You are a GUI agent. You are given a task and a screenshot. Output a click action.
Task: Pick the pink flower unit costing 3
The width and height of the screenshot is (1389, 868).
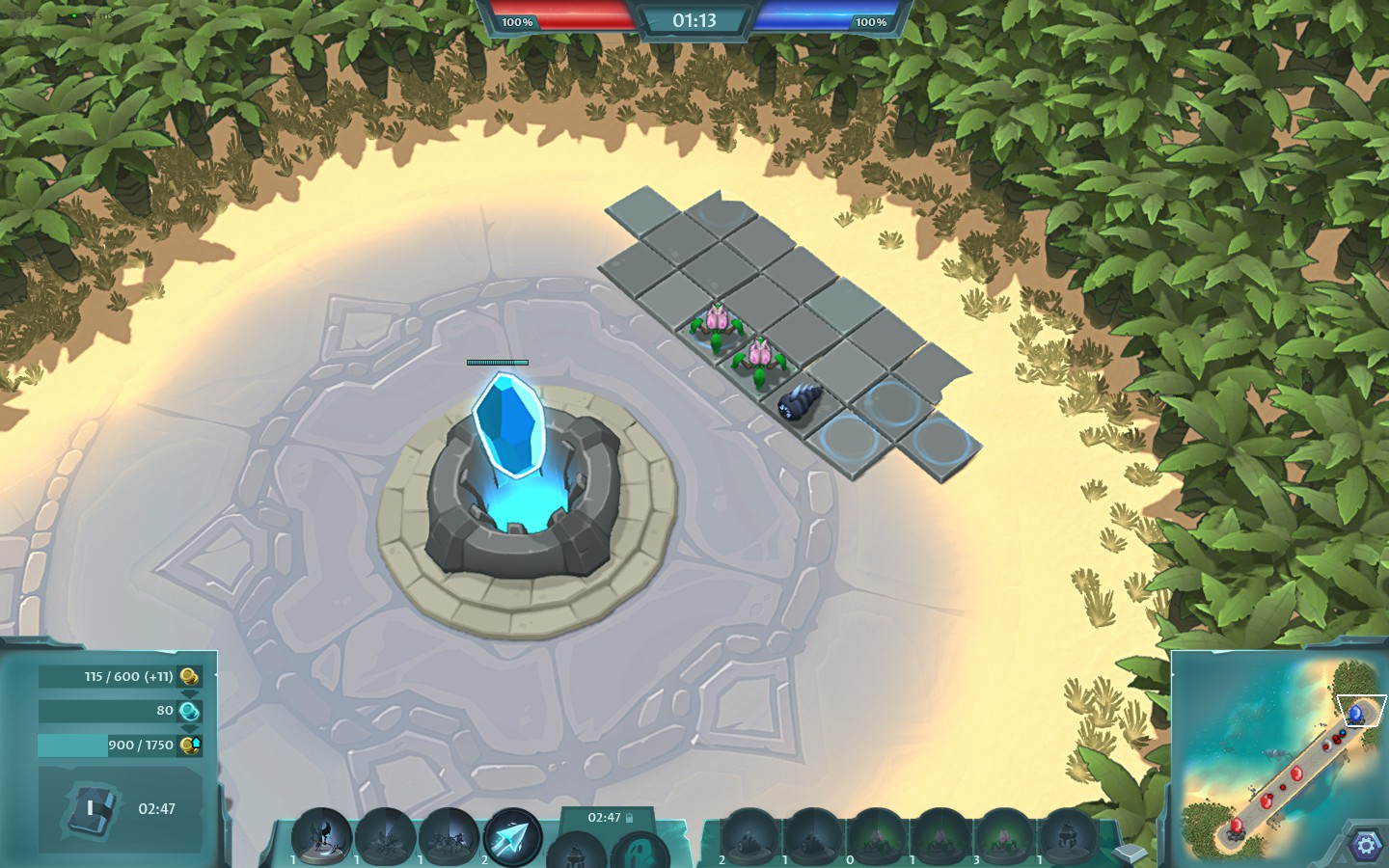[1004, 835]
